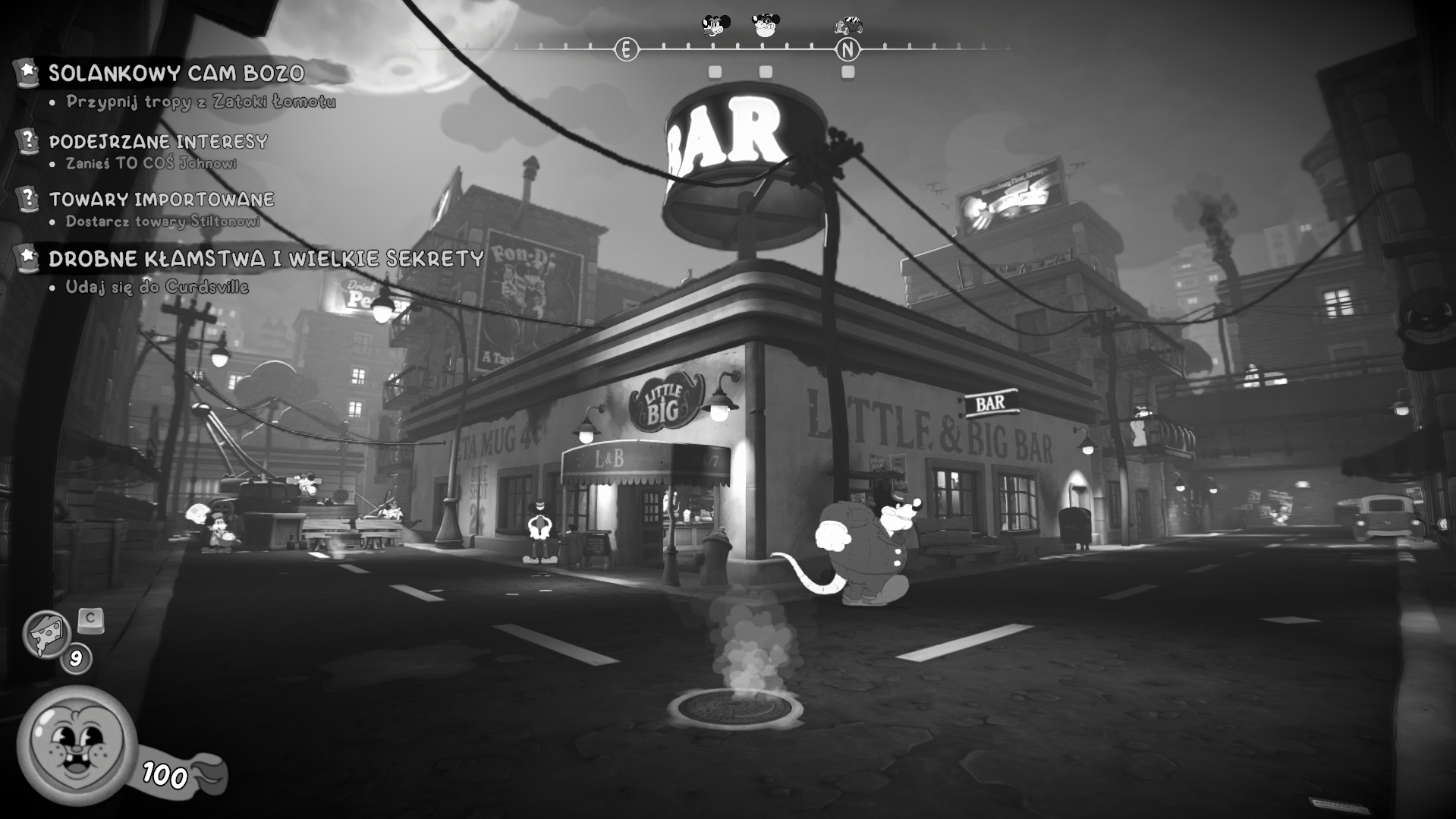
Task: Choose the Towary Importowane quest tracker
Action: pos(161,200)
